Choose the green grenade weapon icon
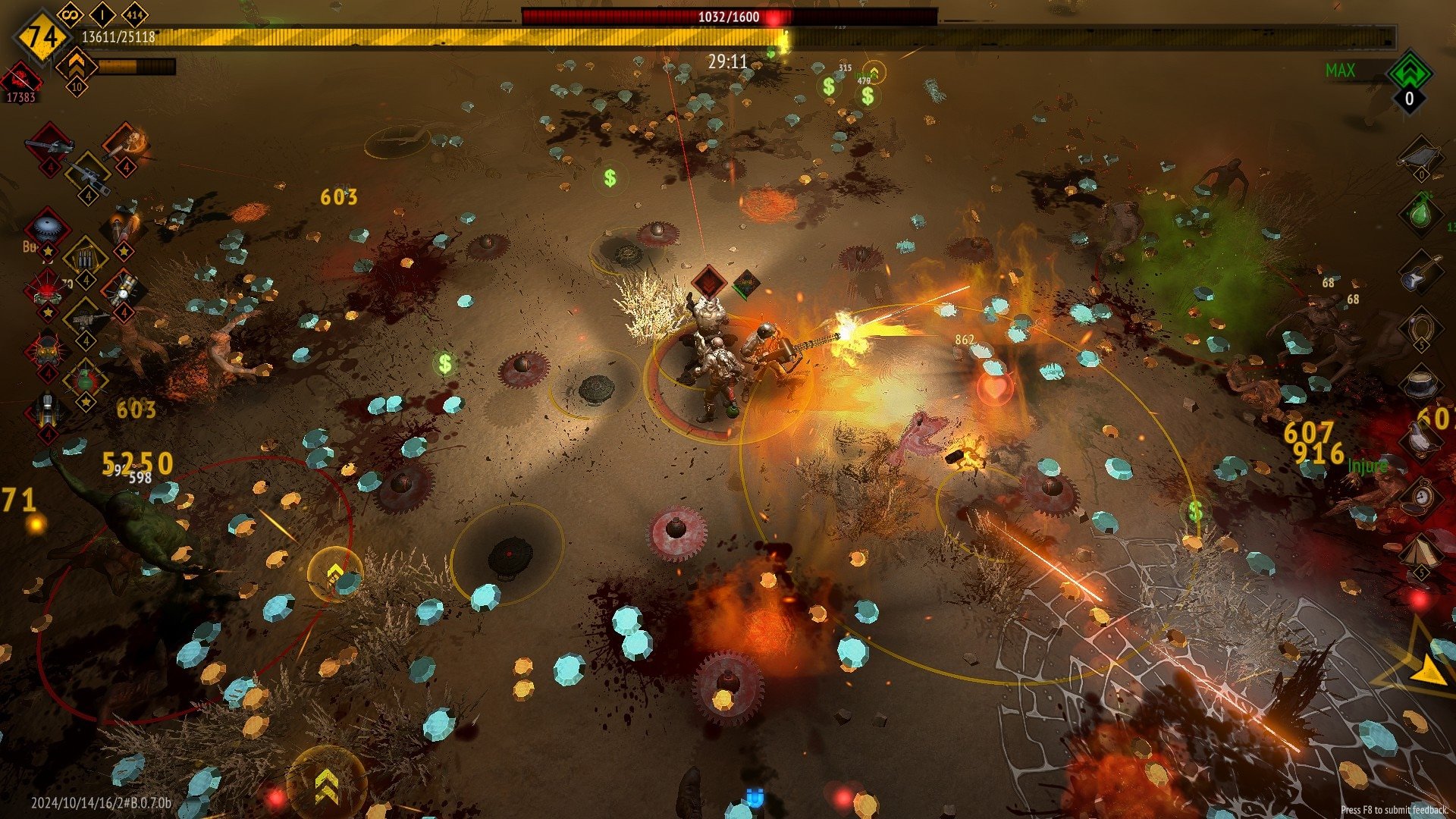The height and width of the screenshot is (819, 1456). (86, 378)
